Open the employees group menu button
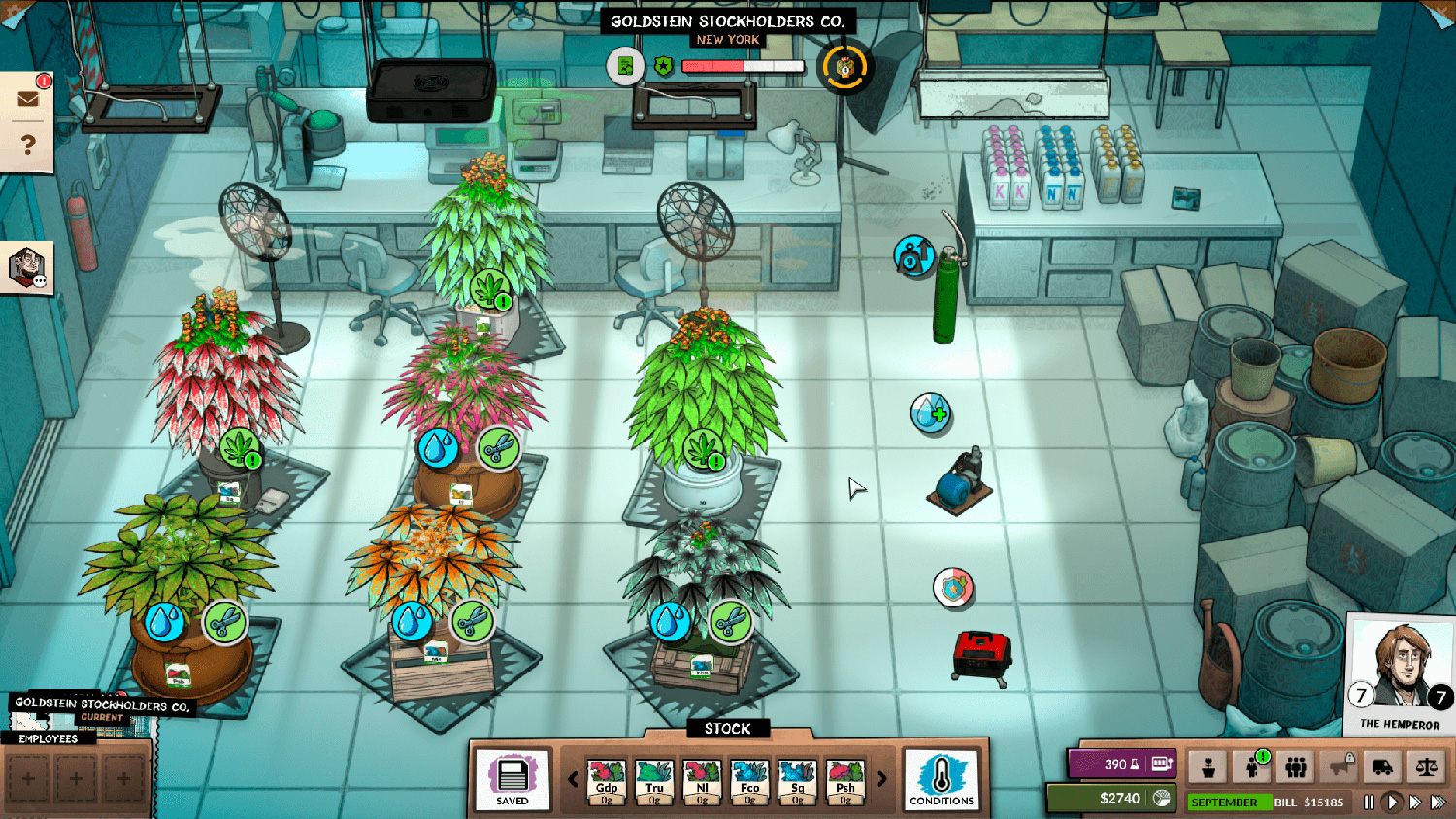The height and width of the screenshot is (819, 1456). tap(1296, 768)
